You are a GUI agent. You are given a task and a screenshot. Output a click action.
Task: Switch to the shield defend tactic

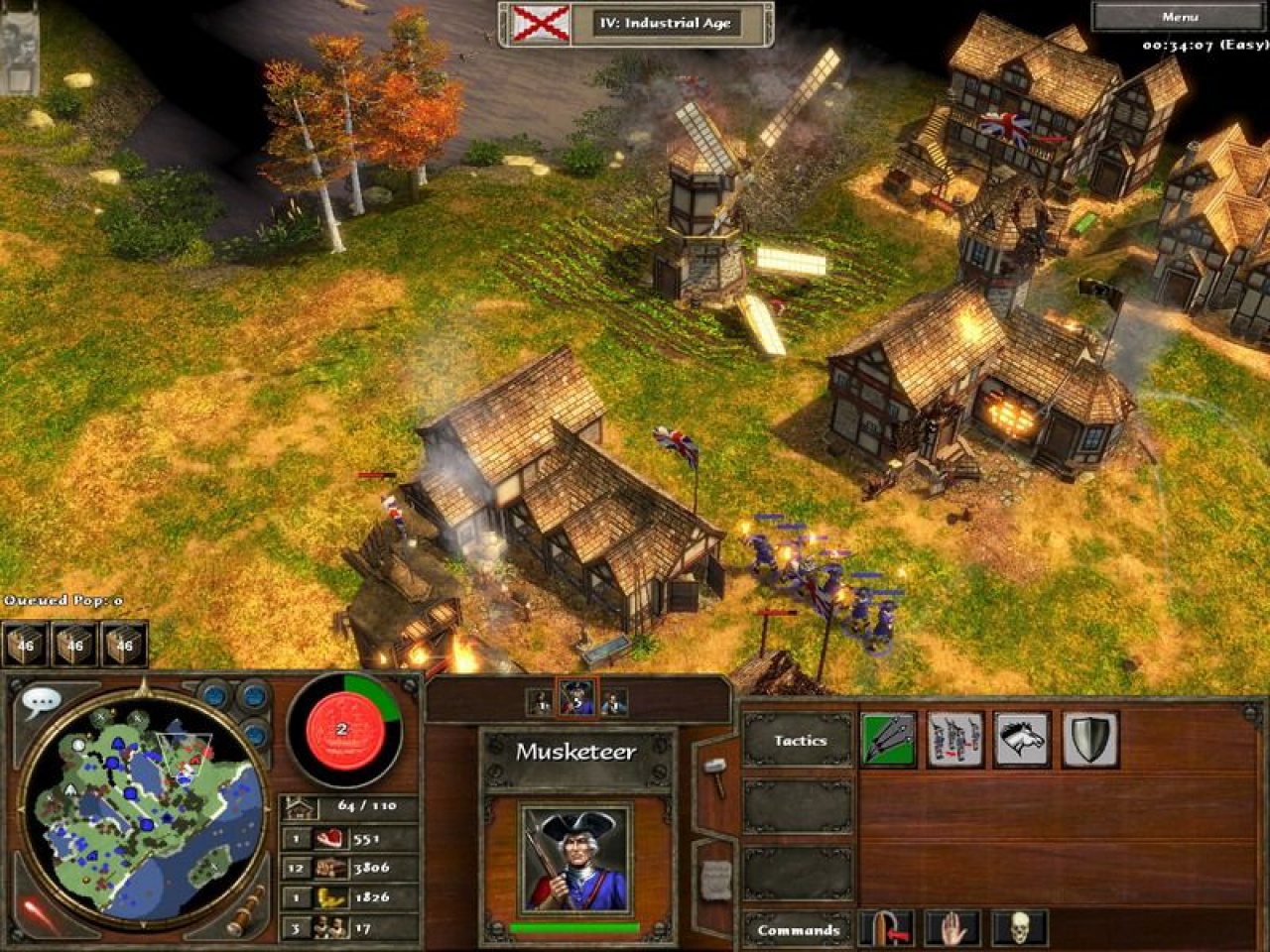[x=1089, y=740]
